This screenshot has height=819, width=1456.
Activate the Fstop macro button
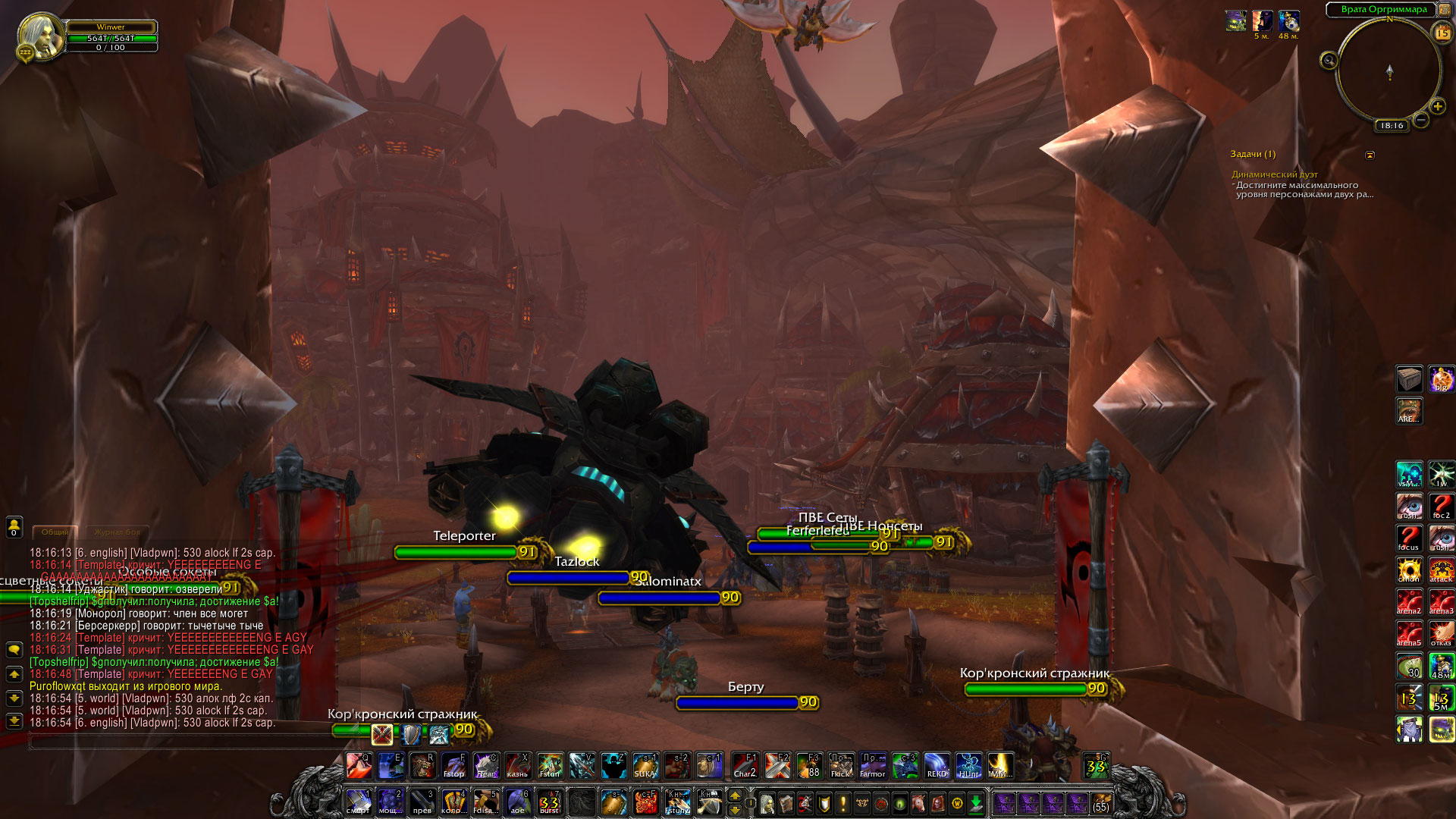point(454,766)
